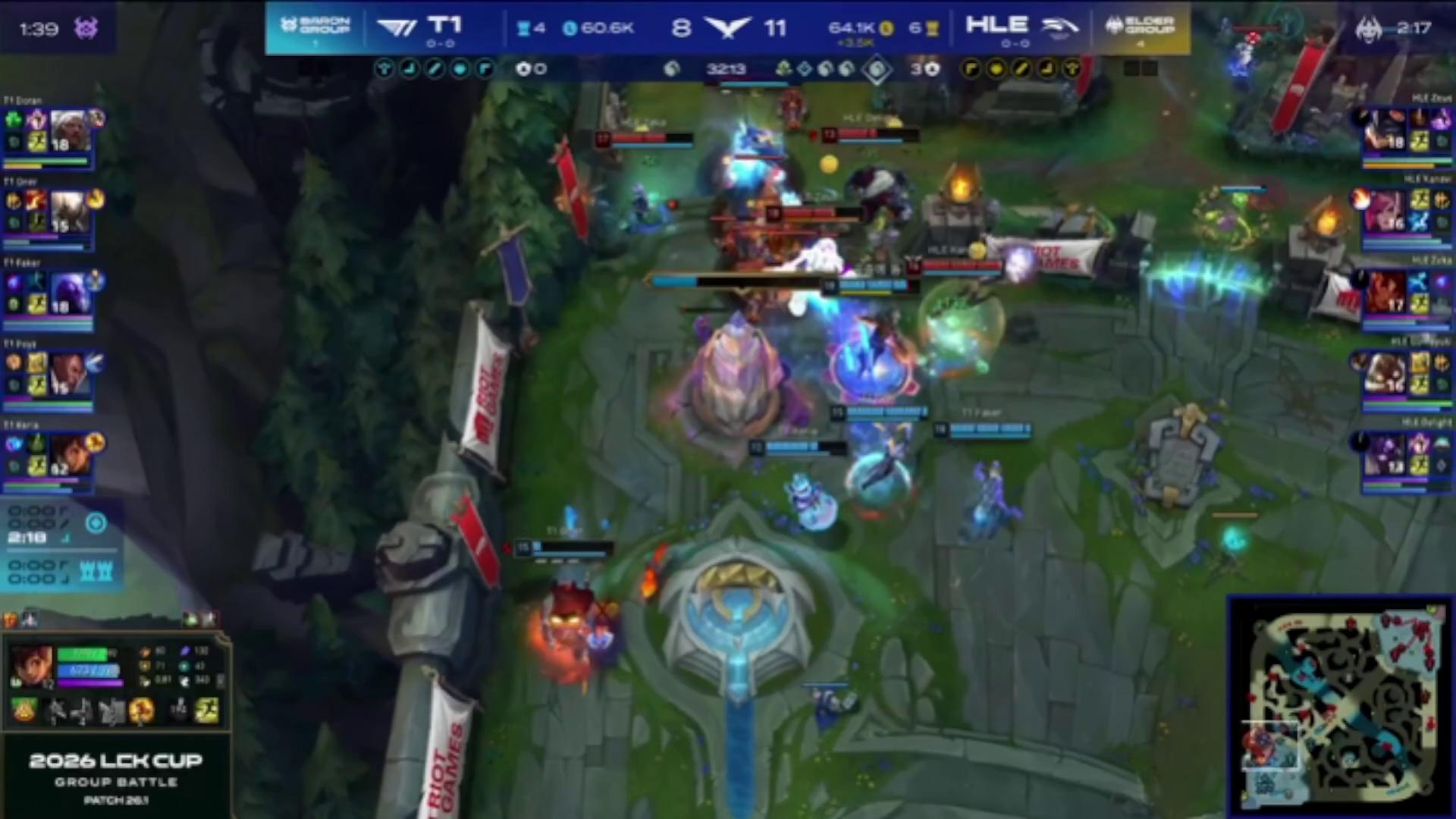Click the minimap in the corner

[1340, 705]
